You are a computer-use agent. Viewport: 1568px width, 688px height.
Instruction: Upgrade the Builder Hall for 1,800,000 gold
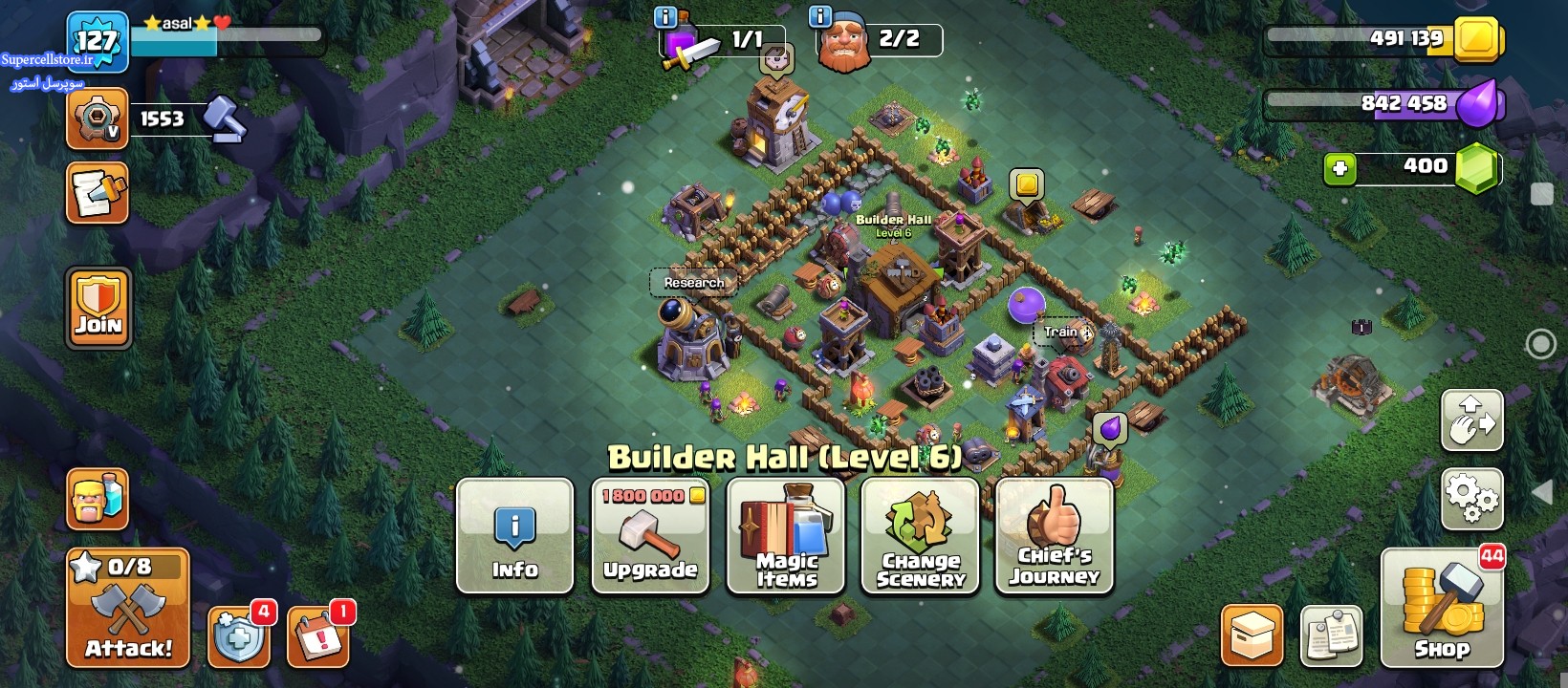(650, 536)
